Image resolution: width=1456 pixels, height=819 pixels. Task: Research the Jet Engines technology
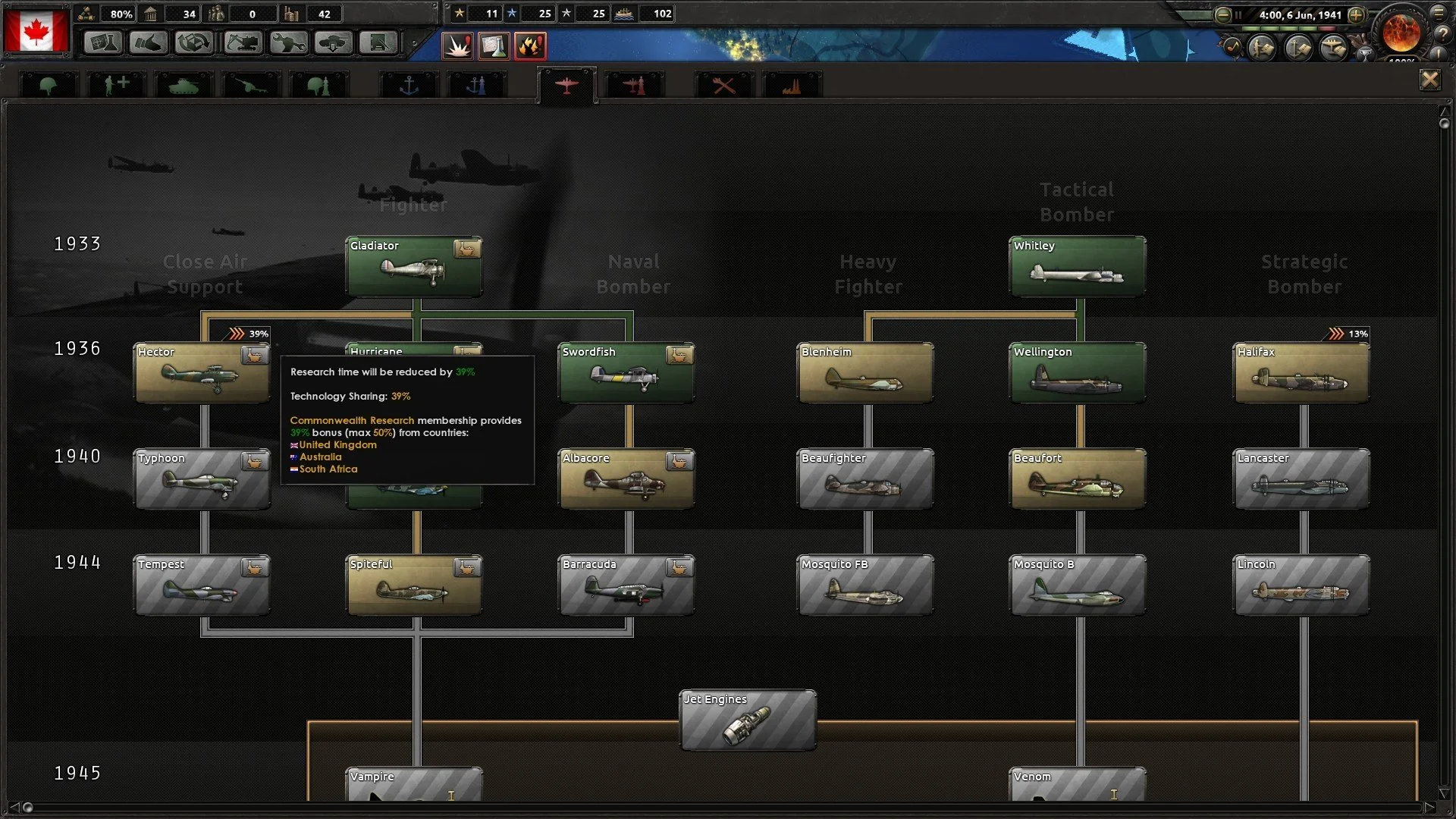coord(748,720)
